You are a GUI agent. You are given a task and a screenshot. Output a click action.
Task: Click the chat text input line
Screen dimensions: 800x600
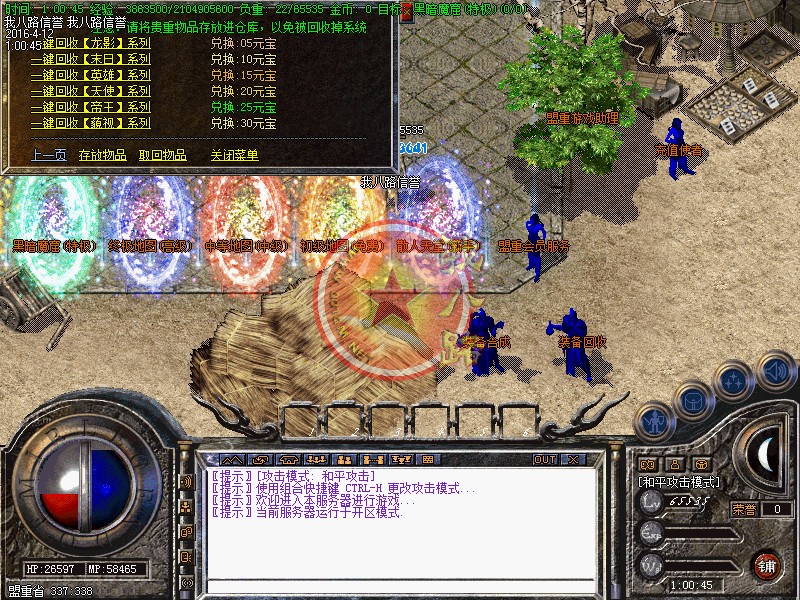click(400, 584)
